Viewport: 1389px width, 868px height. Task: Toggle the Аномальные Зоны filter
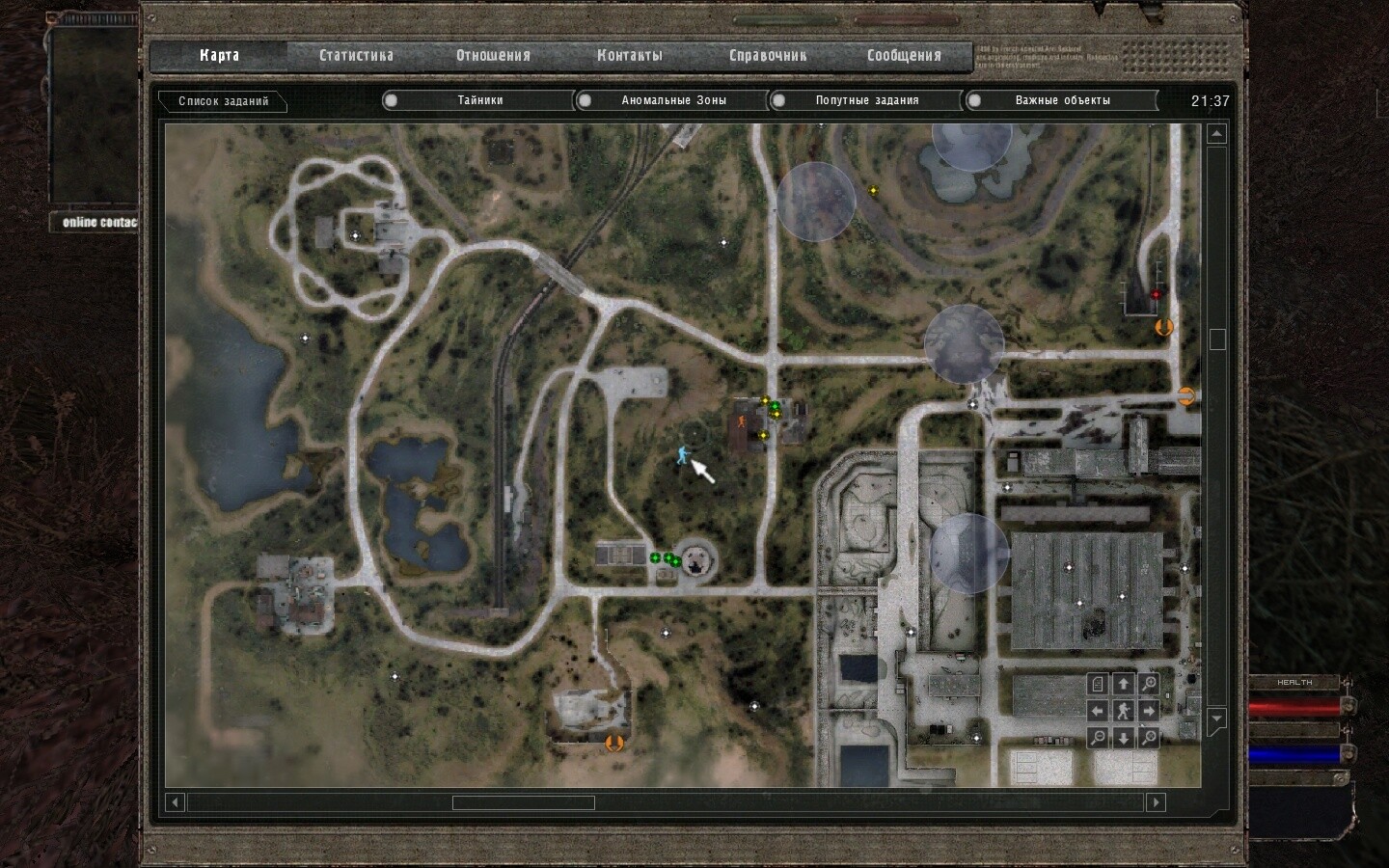click(673, 100)
